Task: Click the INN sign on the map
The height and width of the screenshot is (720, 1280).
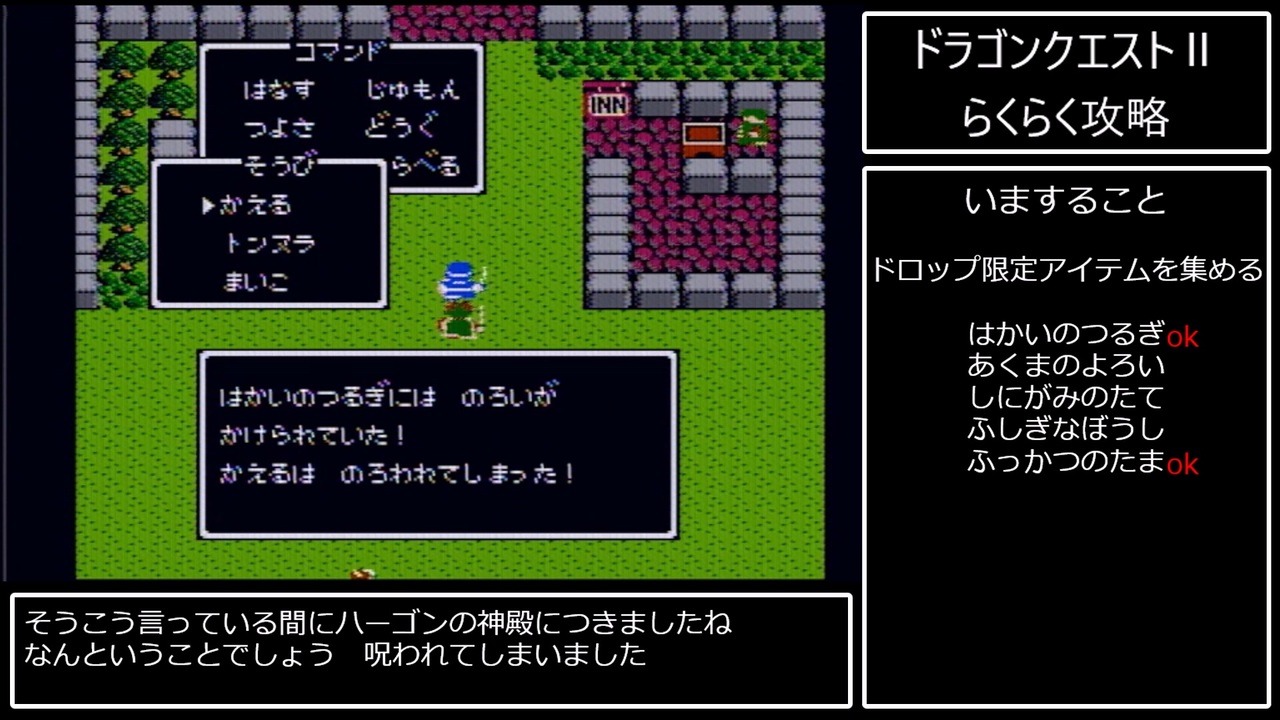Action: coord(607,101)
